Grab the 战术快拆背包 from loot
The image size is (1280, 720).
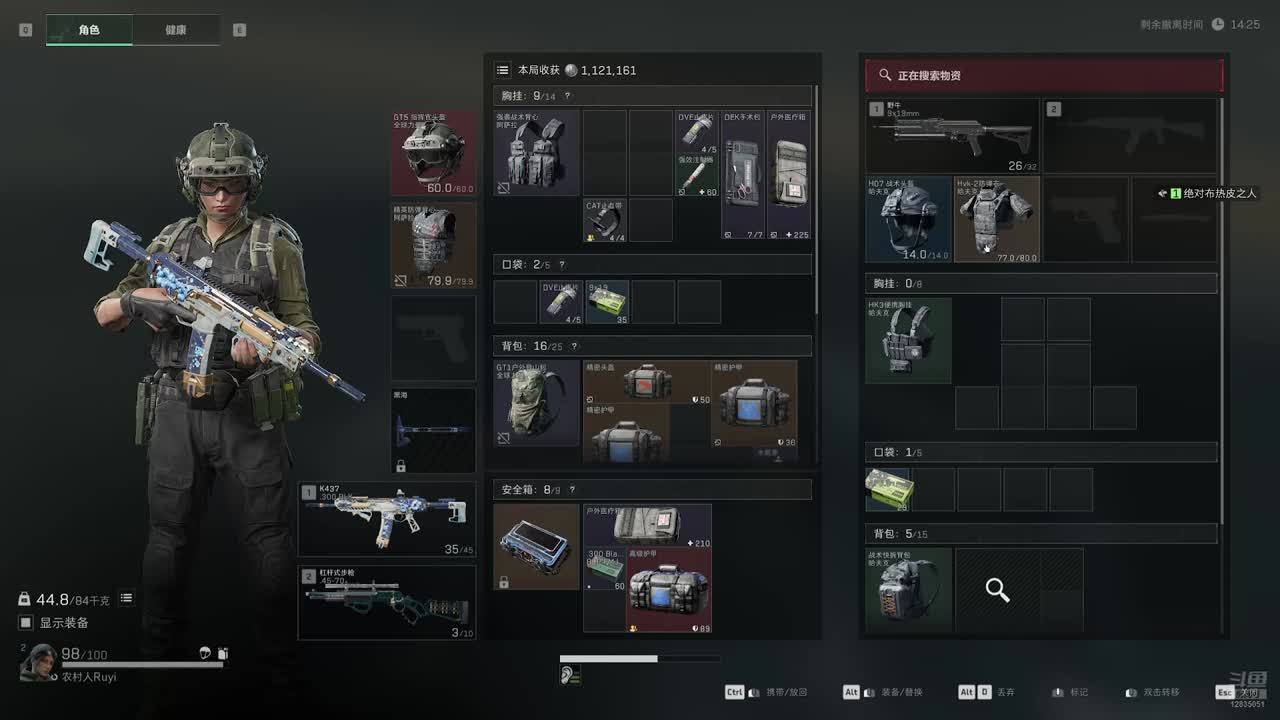[x=908, y=590]
